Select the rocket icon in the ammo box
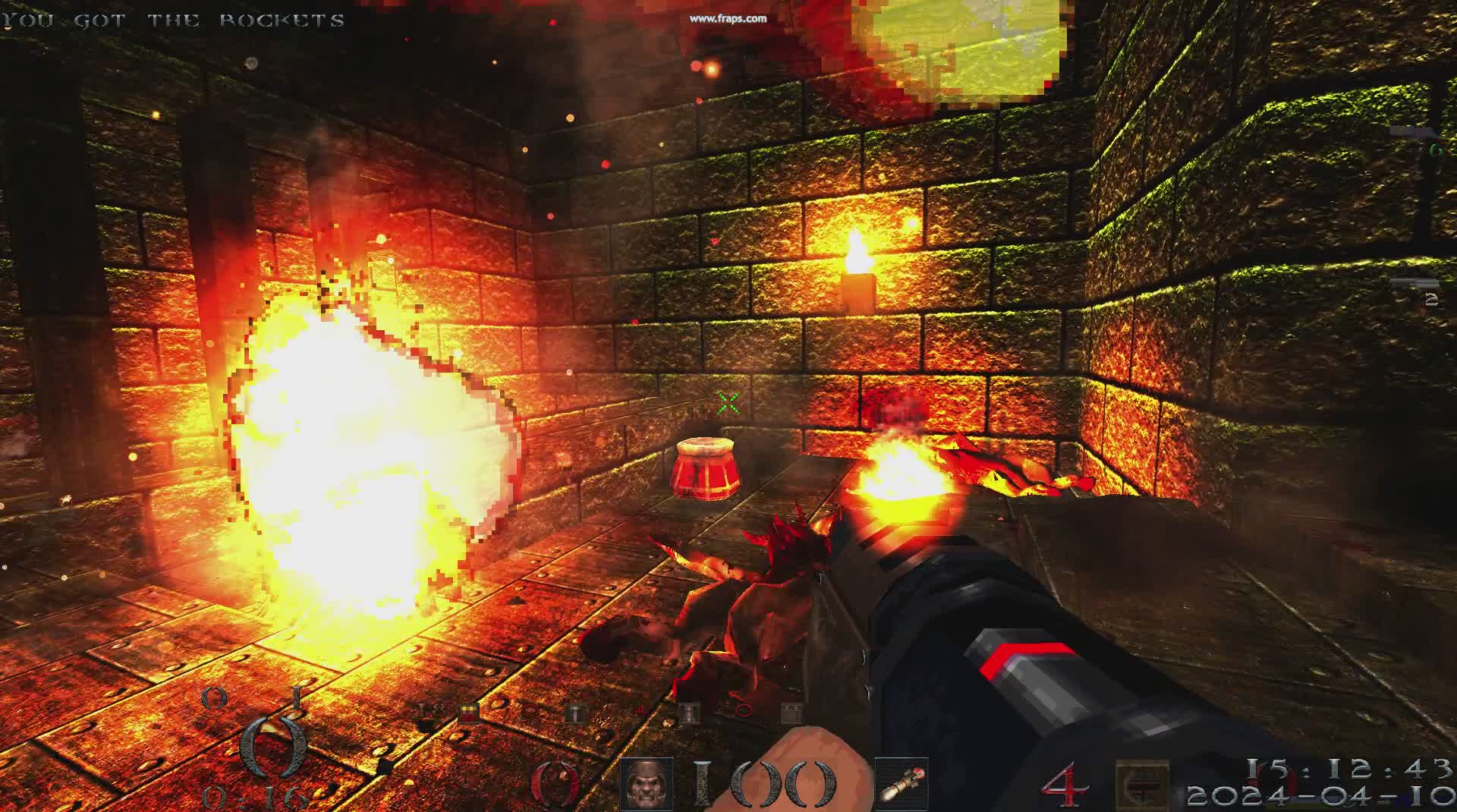The width and height of the screenshot is (1457, 812). coord(903,785)
